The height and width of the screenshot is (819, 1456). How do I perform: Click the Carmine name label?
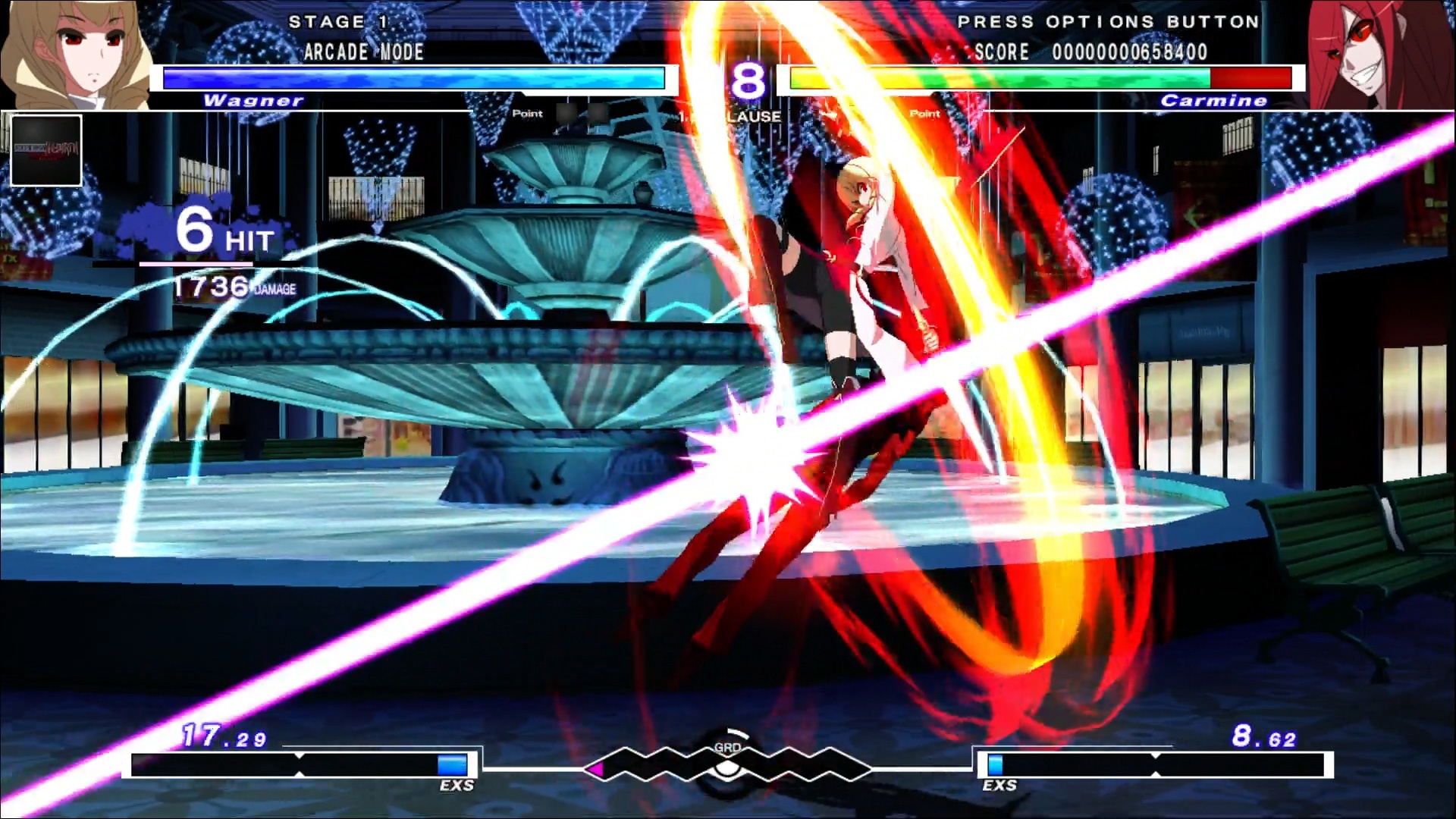tap(1214, 101)
